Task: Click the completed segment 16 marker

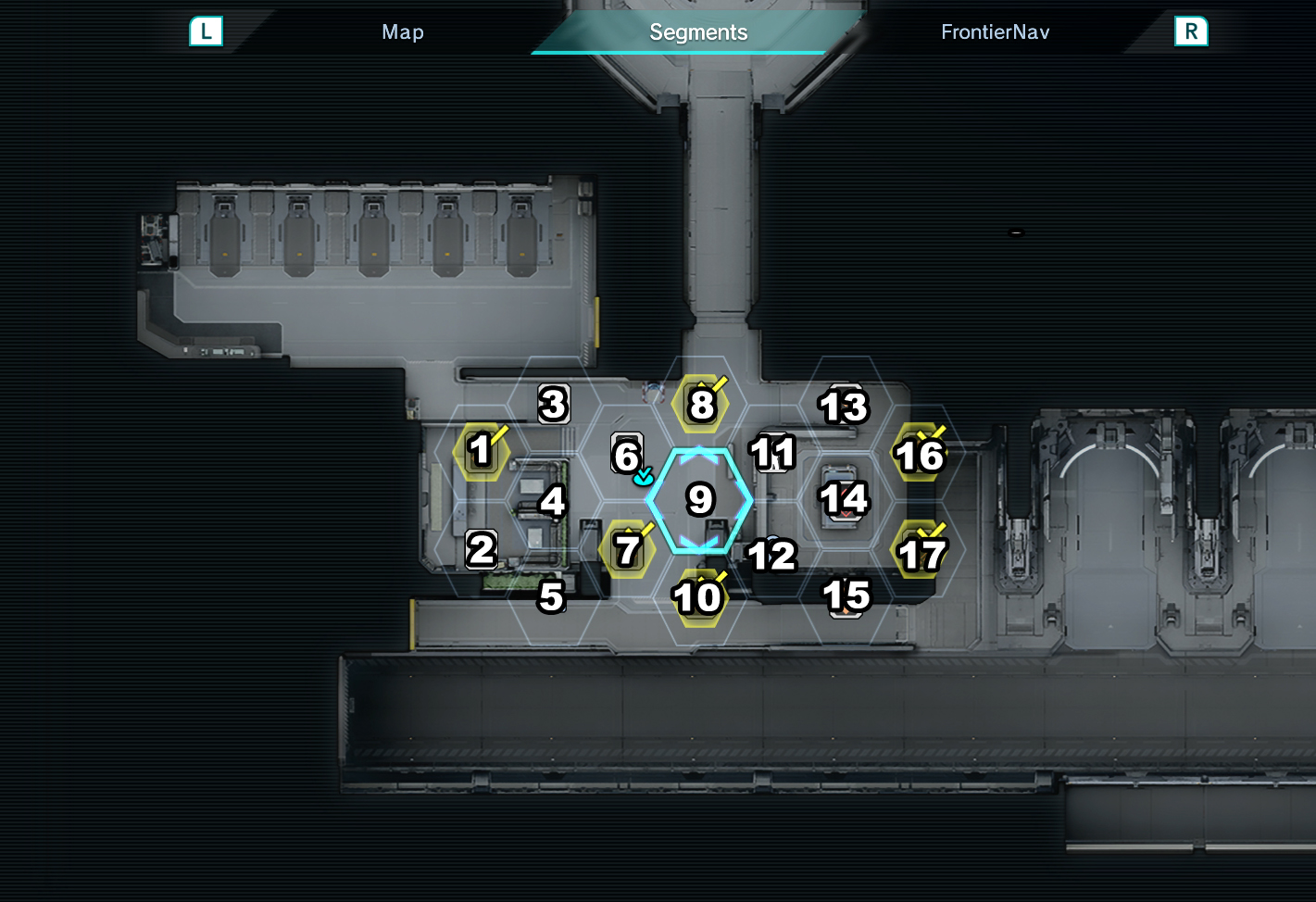Action: (x=919, y=454)
